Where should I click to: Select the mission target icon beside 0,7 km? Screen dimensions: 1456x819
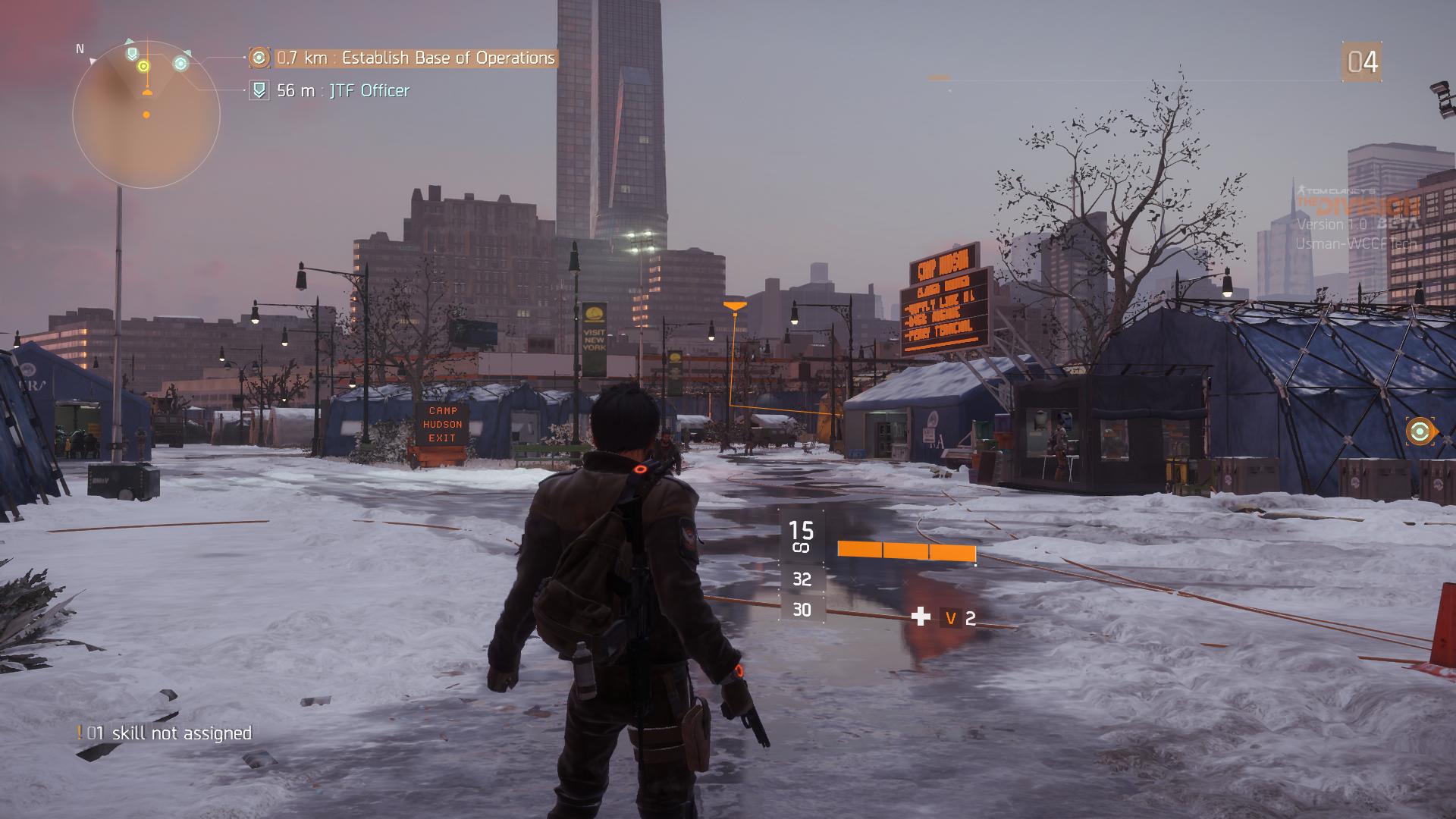(259, 58)
